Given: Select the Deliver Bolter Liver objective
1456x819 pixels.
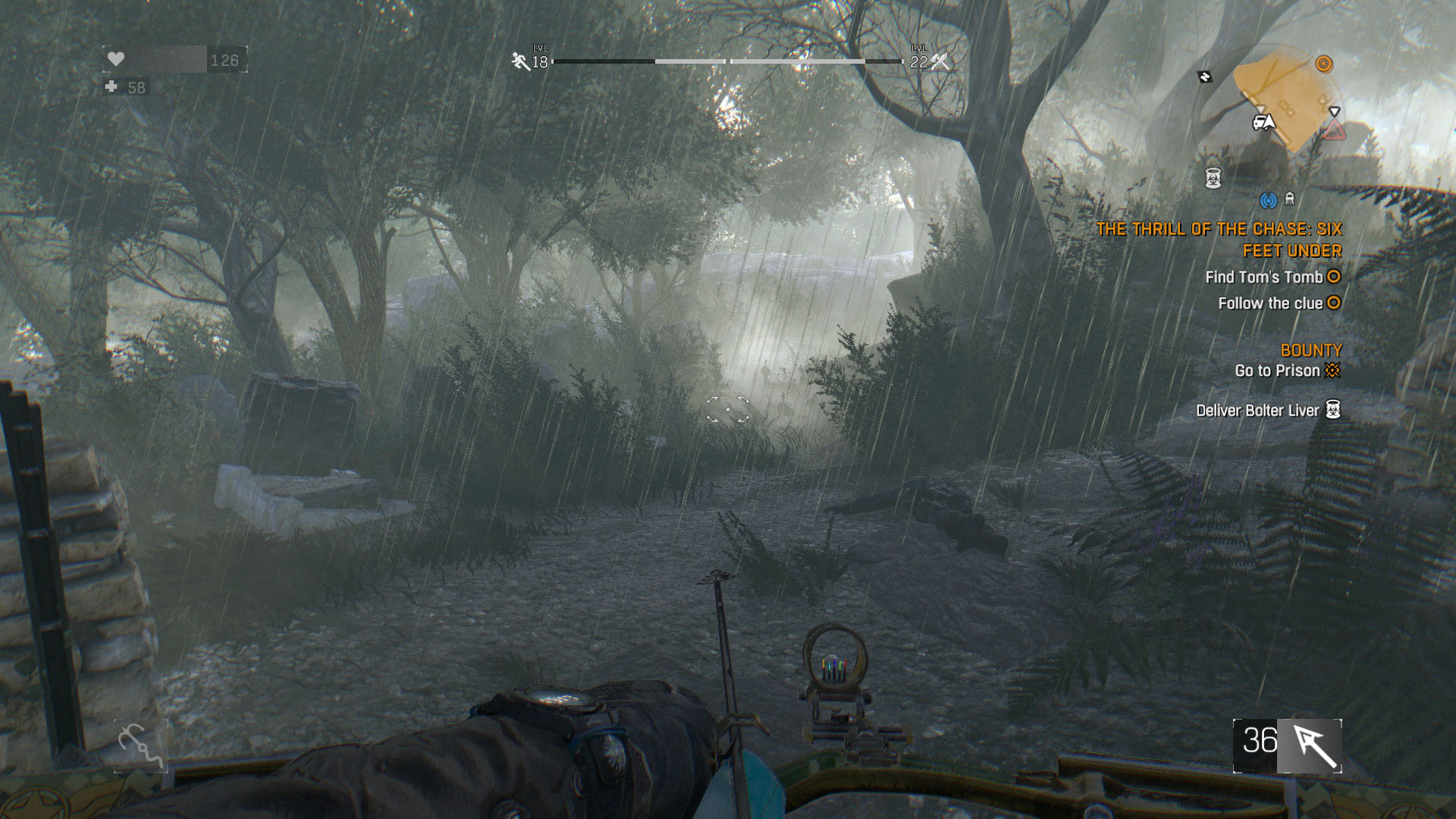Looking at the screenshot, I should click(x=1258, y=411).
